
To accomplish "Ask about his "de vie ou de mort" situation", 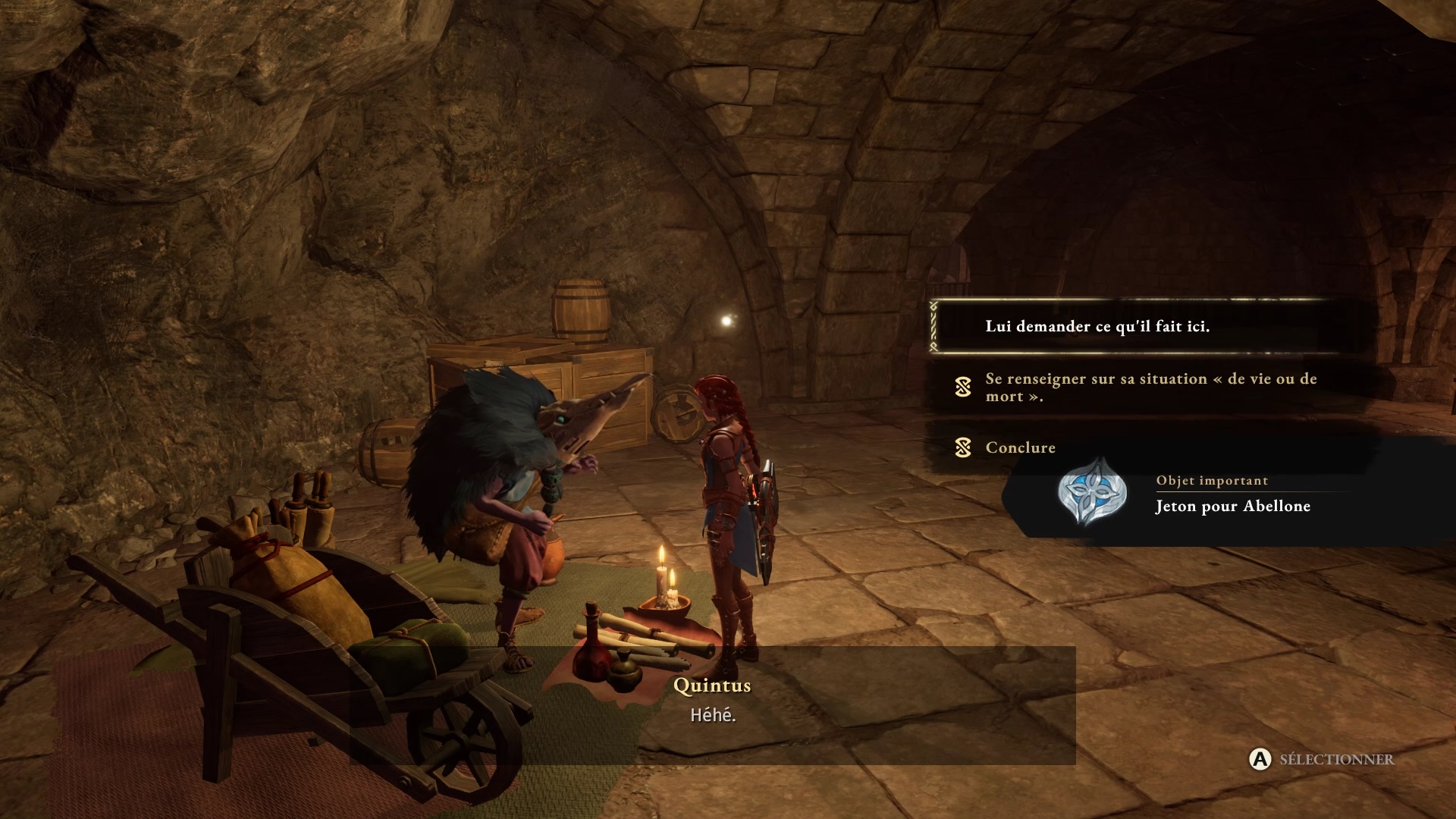I will click(1150, 388).
